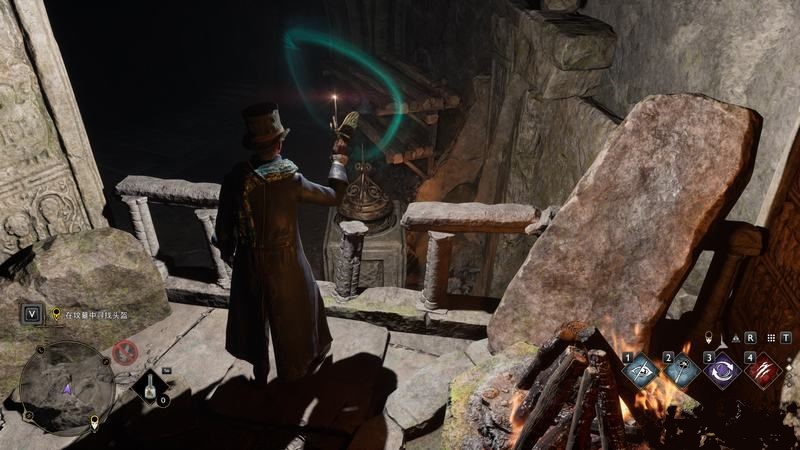800x450 pixels.
Task: Activate the Lumos wand-light spell slot
Action: click(682, 371)
